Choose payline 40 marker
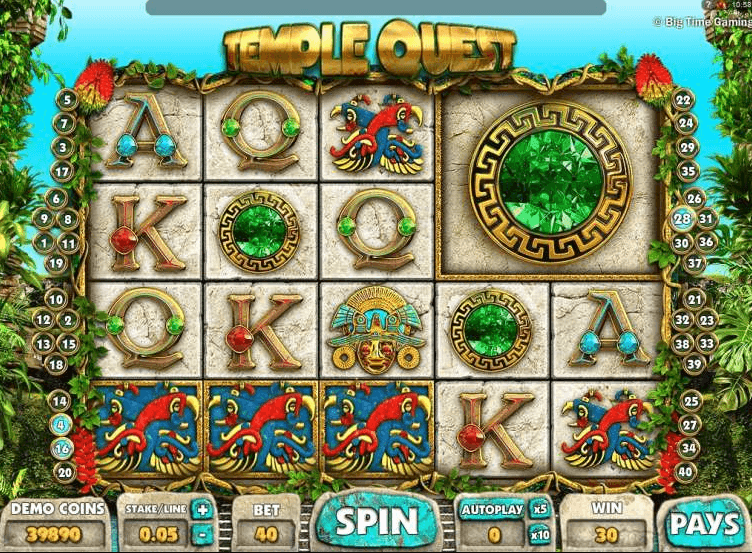The height and width of the screenshot is (553, 752). (687, 472)
